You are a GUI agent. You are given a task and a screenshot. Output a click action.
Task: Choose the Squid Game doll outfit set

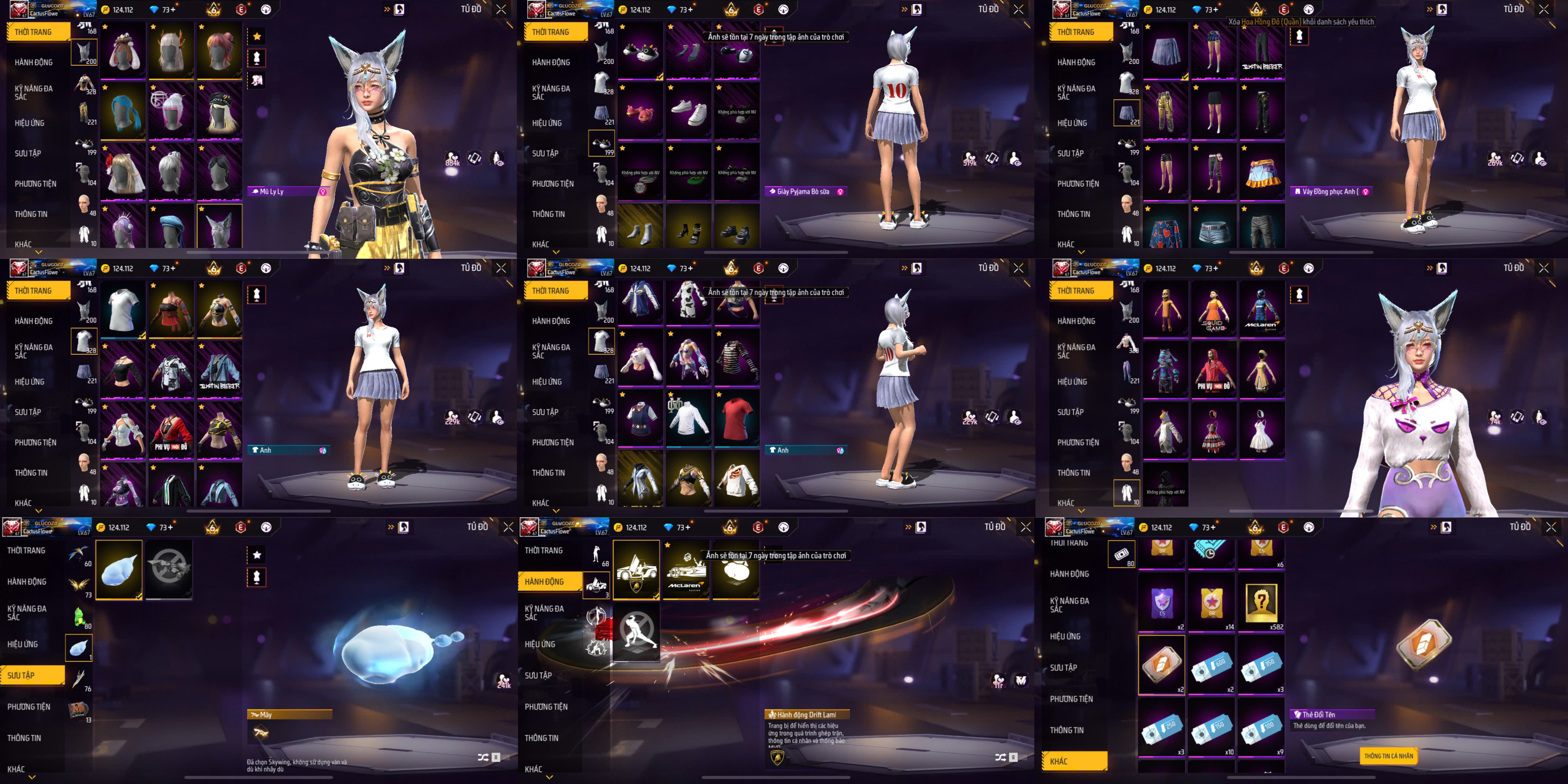1213,311
